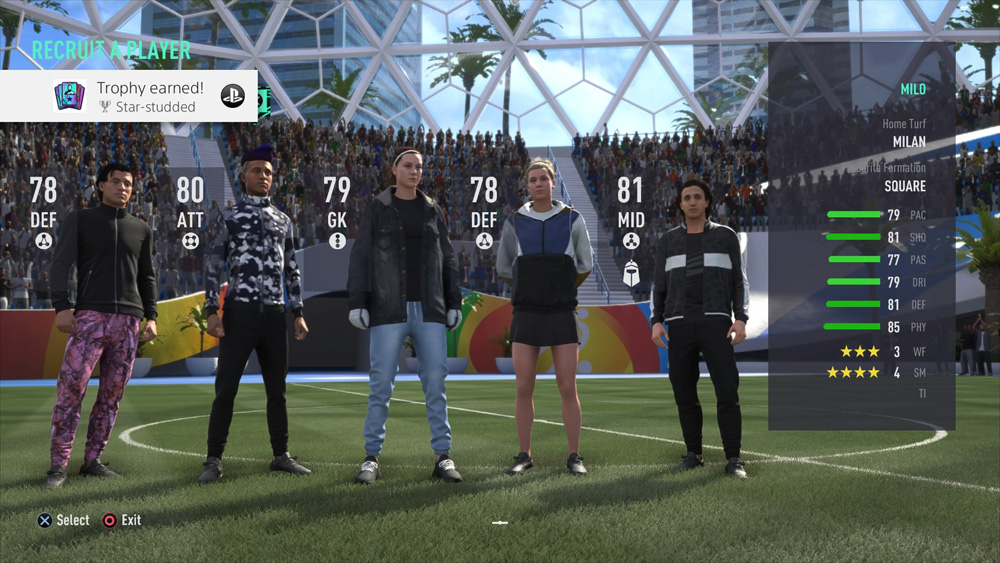Select the 78 DEF recruit in pink pants
This screenshot has width=1000, height=563.
pyautogui.click(x=100, y=320)
